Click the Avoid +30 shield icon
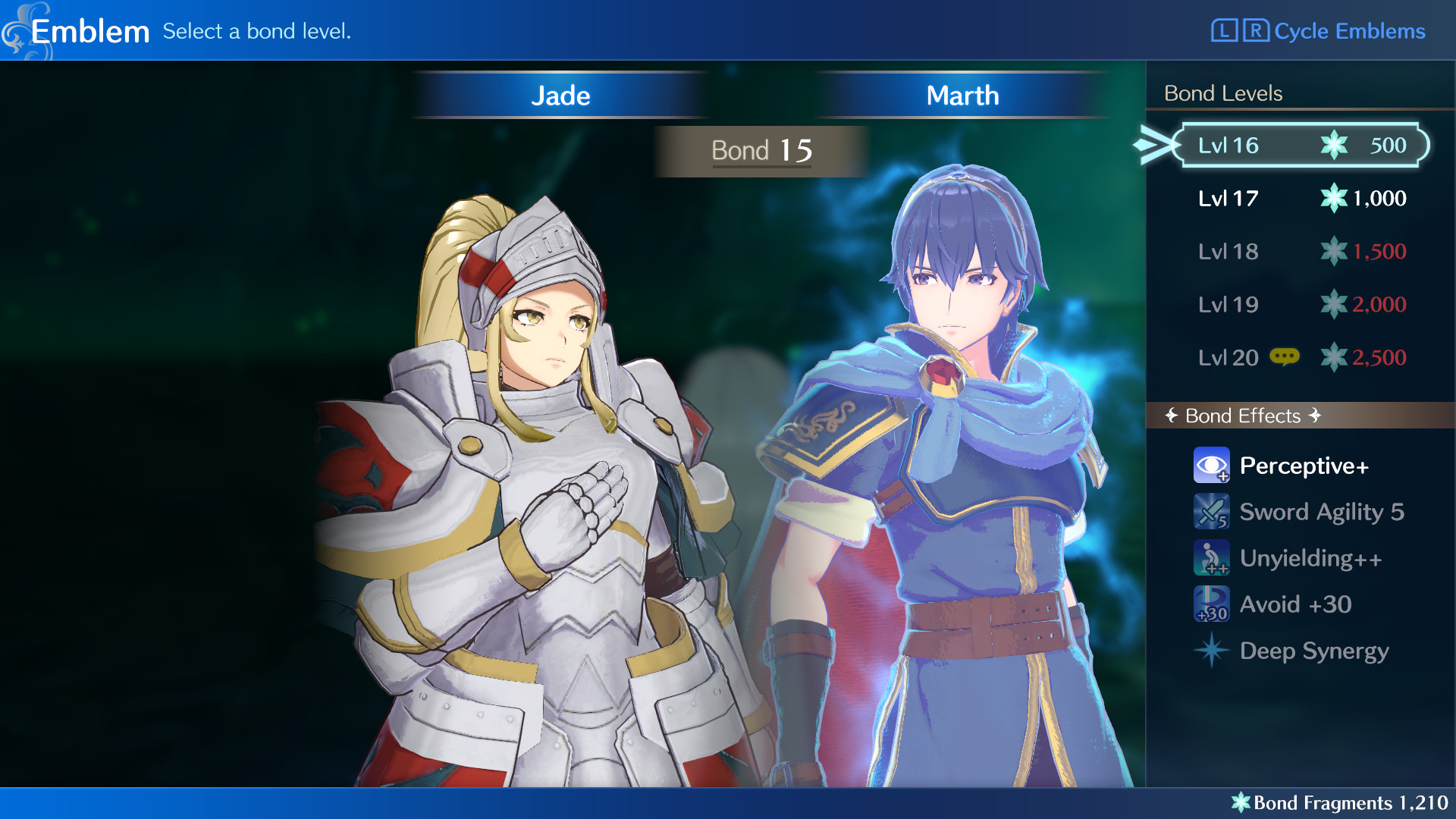Viewport: 1456px width, 819px height. [1211, 604]
